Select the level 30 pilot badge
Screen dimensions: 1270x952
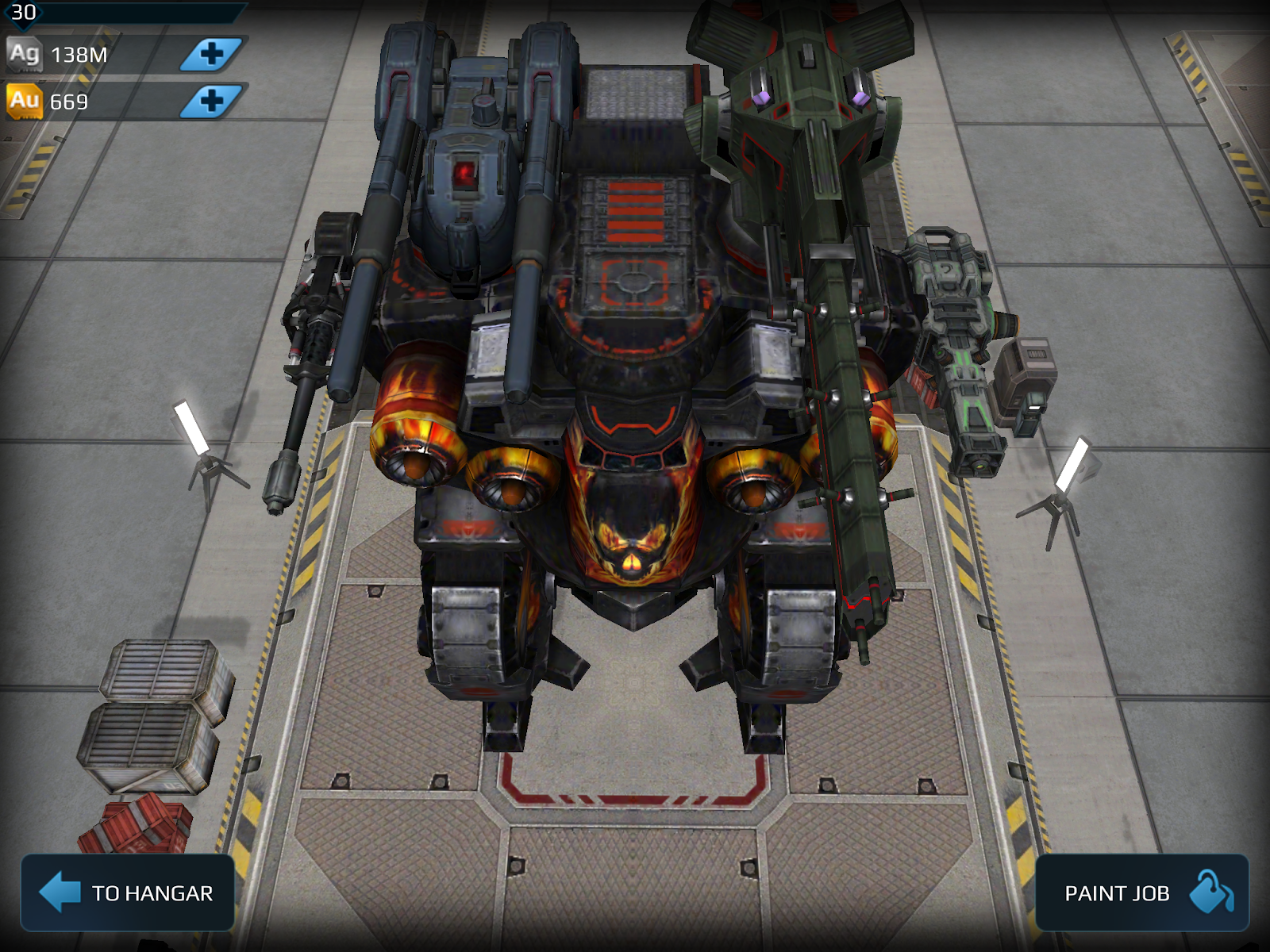coord(22,13)
